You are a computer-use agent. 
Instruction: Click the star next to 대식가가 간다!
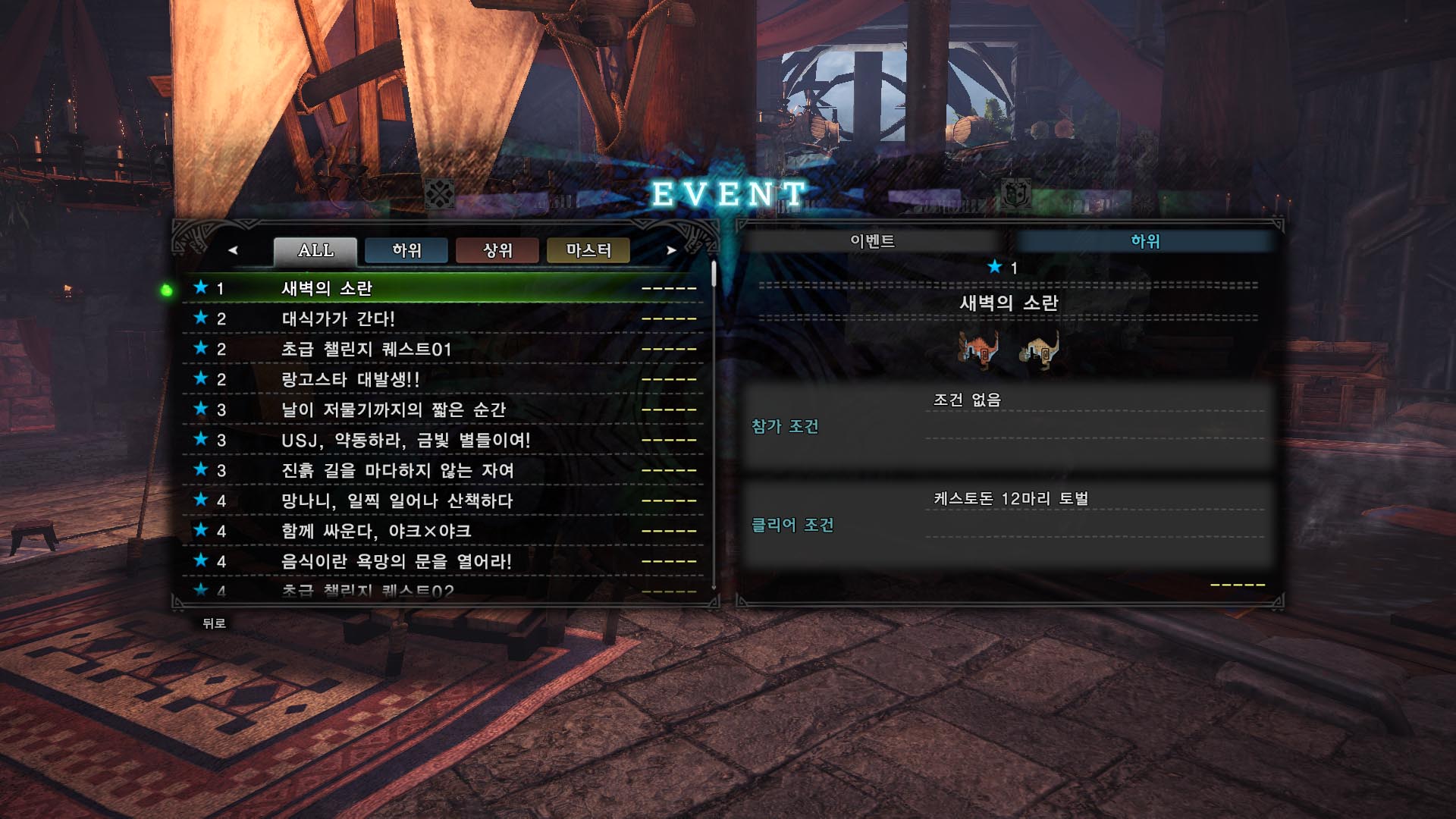pos(199,319)
